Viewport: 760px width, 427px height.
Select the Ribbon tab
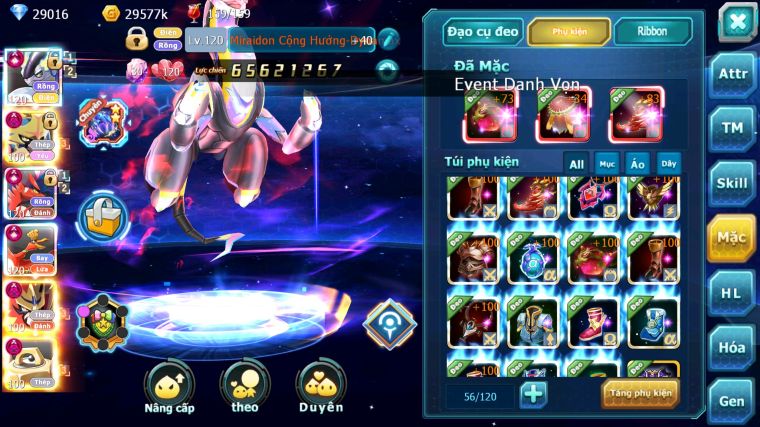coord(653,31)
